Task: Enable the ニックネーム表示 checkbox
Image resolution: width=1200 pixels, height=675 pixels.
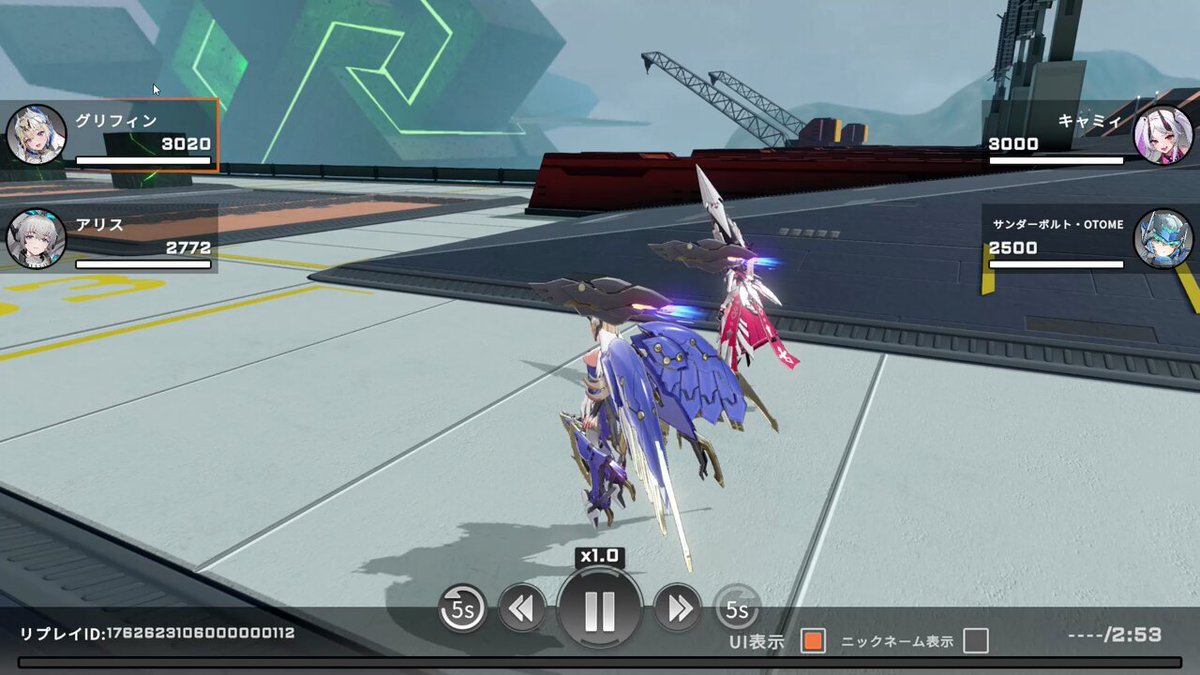Action: (976, 642)
